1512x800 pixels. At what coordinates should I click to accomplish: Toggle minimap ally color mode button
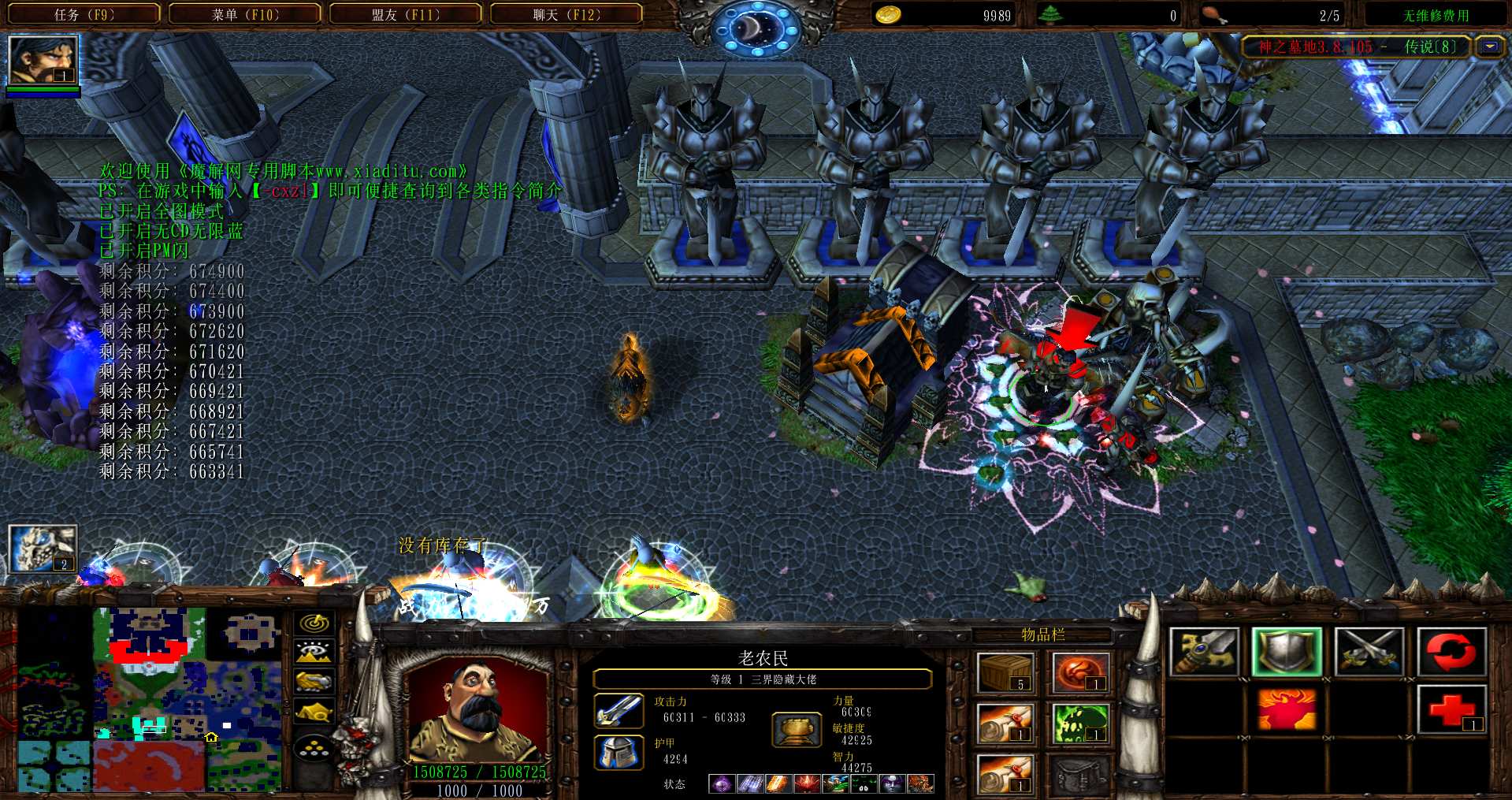pyautogui.click(x=314, y=681)
